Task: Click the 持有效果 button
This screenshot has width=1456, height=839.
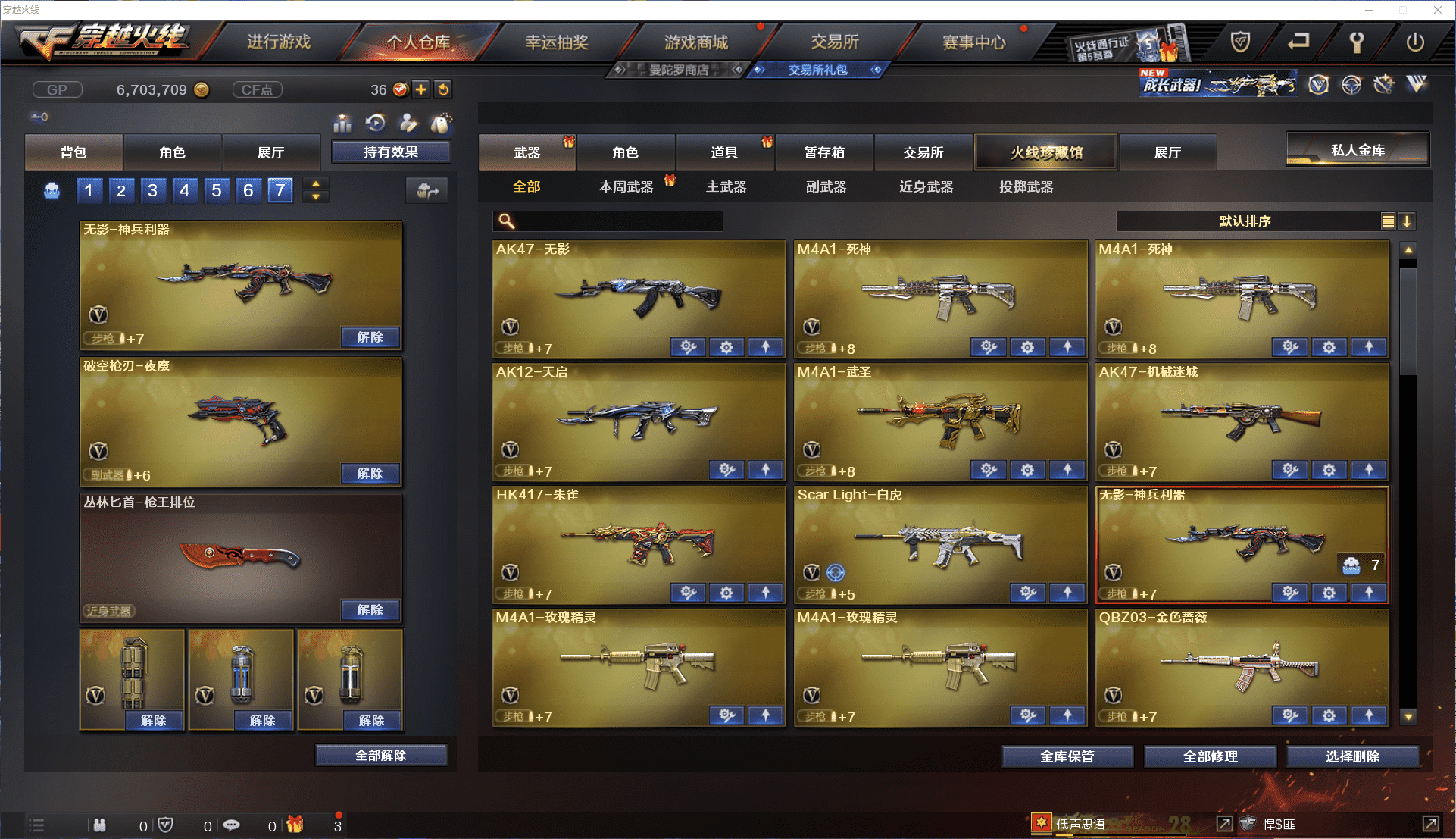Action: point(391,152)
